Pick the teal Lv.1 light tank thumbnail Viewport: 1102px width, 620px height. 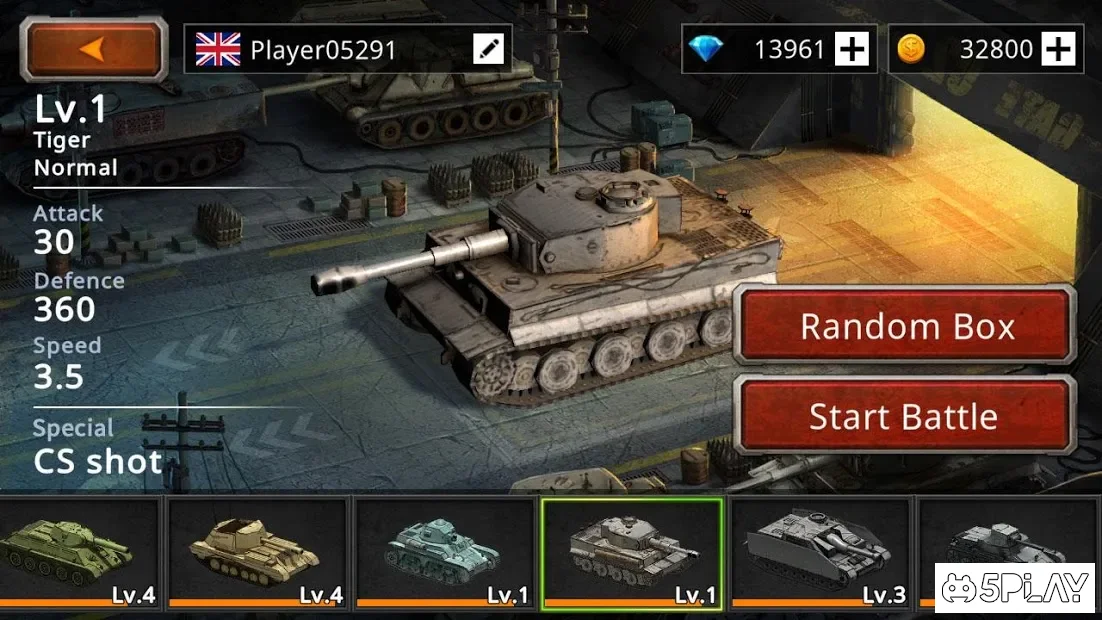click(445, 553)
